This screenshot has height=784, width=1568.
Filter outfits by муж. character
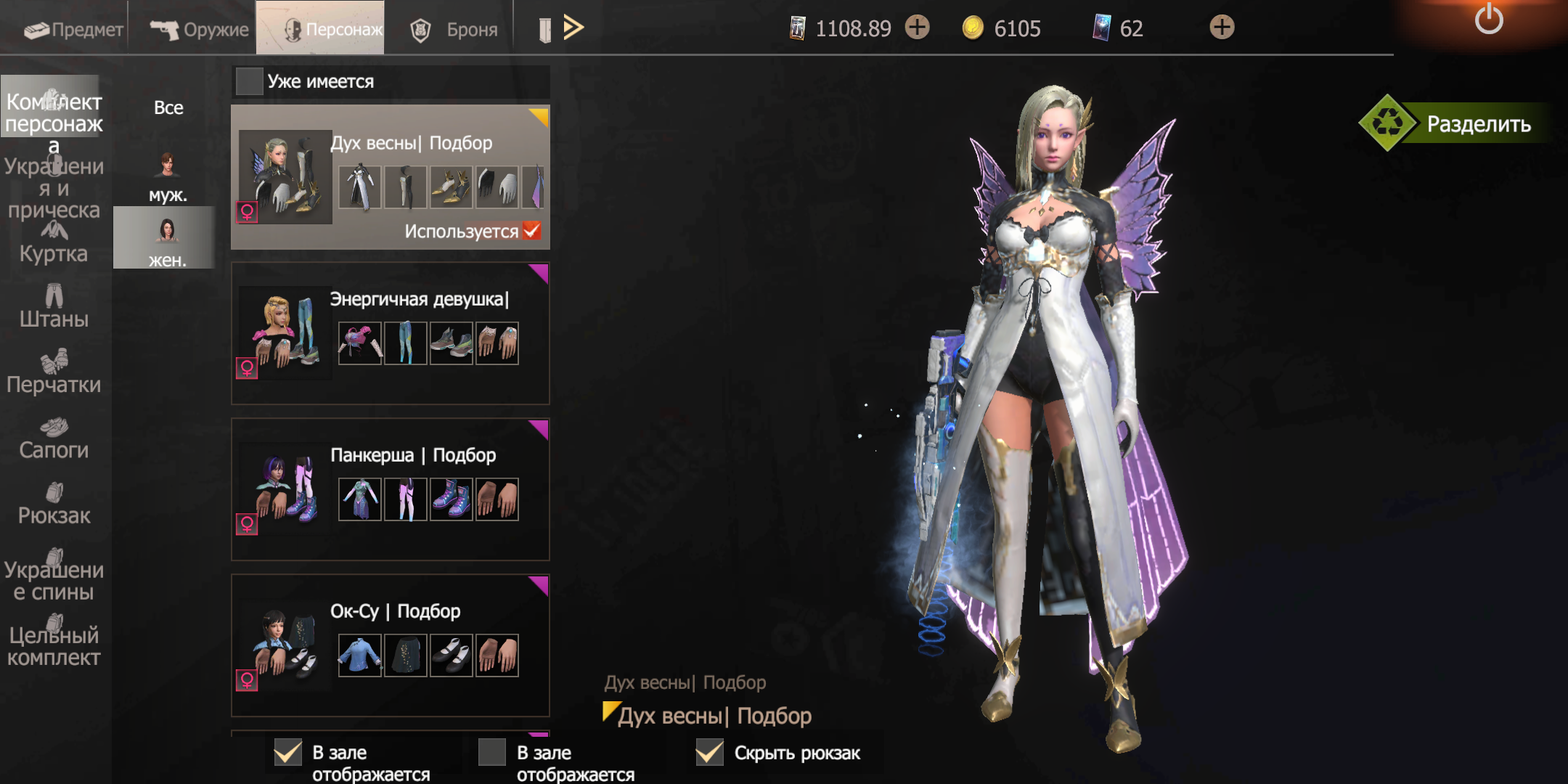coord(167,177)
